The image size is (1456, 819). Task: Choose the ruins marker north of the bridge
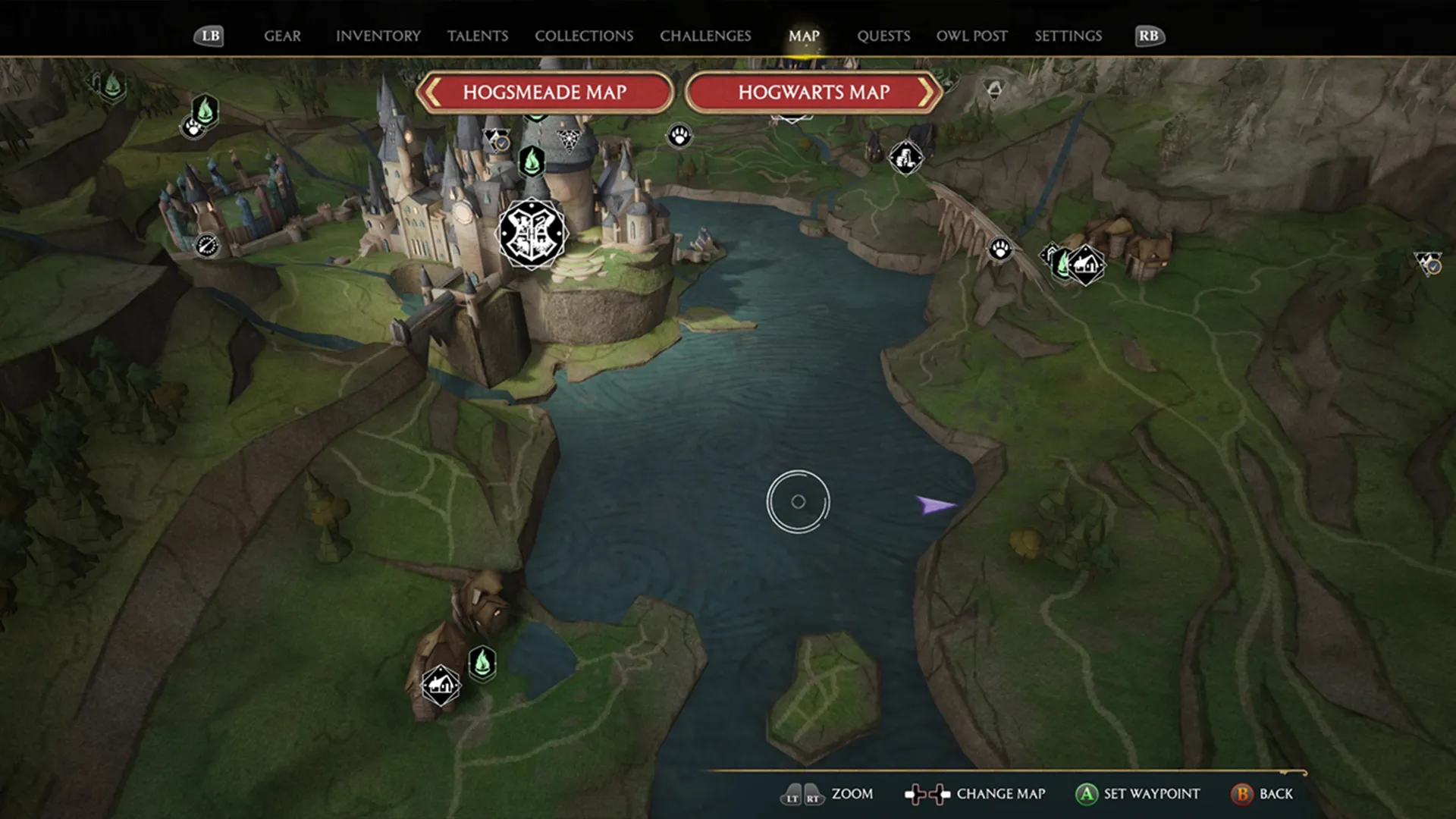pyautogui.click(x=905, y=158)
